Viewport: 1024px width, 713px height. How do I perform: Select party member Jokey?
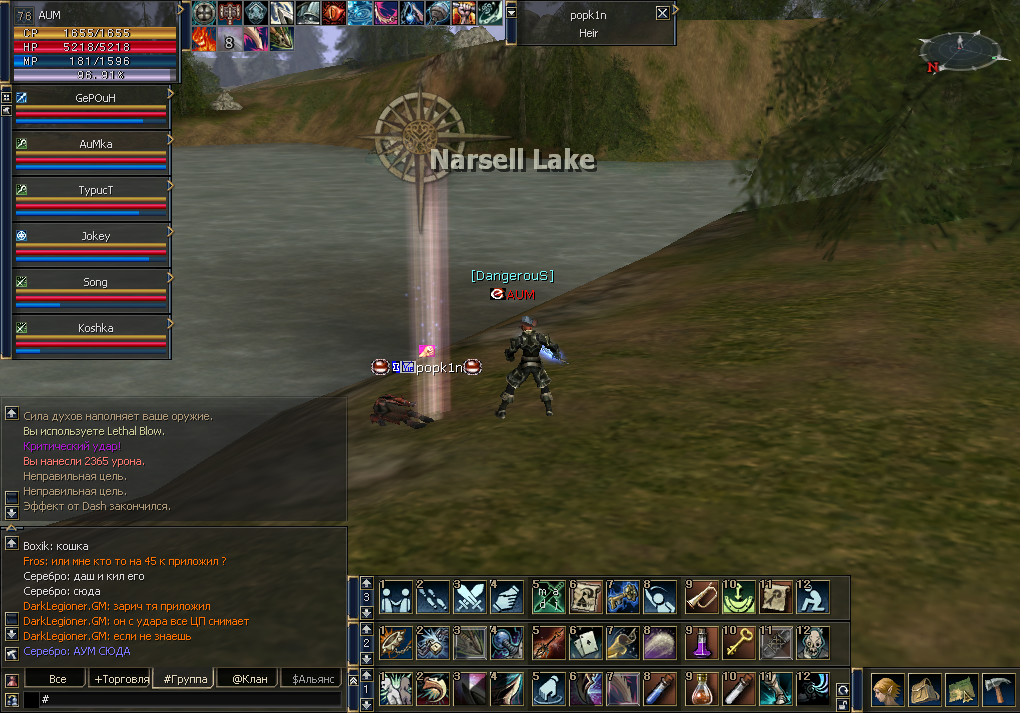click(x=95, y=237)
